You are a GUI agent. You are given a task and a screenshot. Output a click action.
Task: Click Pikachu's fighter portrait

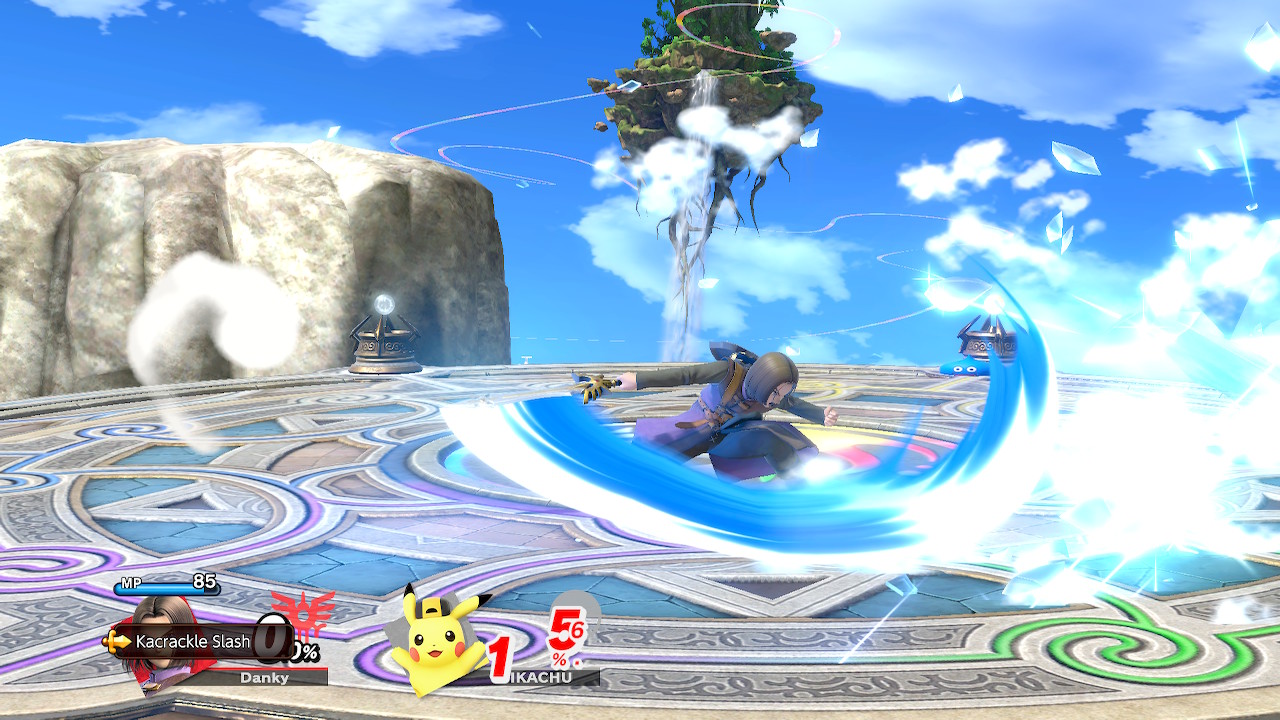(x=437, y=640)
